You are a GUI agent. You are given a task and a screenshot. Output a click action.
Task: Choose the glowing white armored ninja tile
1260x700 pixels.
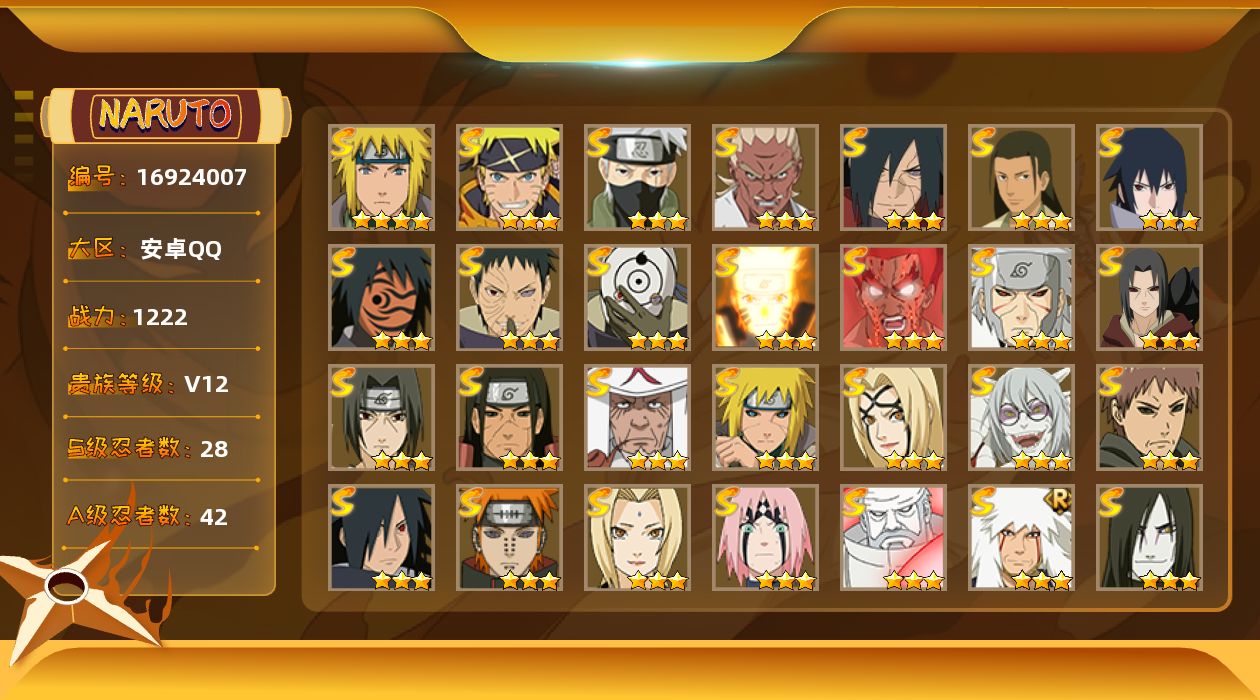click(x=893, y=538)
